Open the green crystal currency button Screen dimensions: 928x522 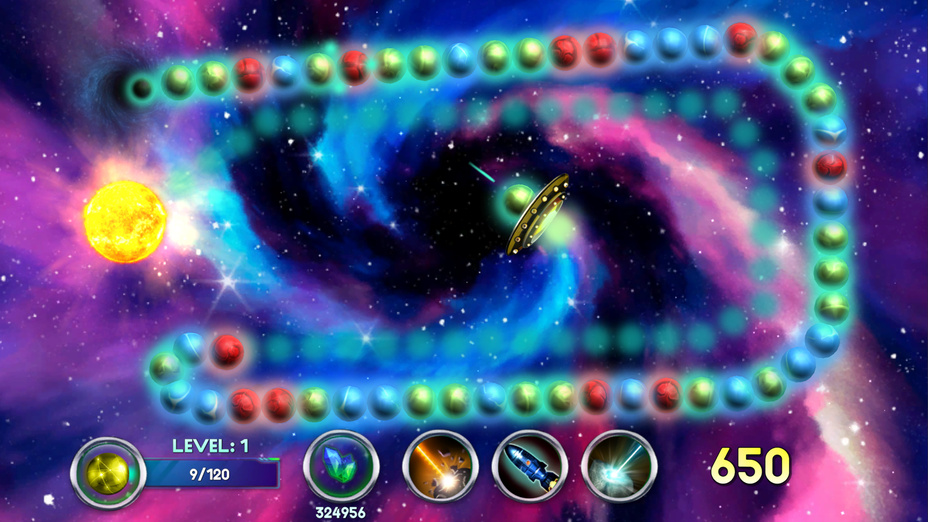340,465
